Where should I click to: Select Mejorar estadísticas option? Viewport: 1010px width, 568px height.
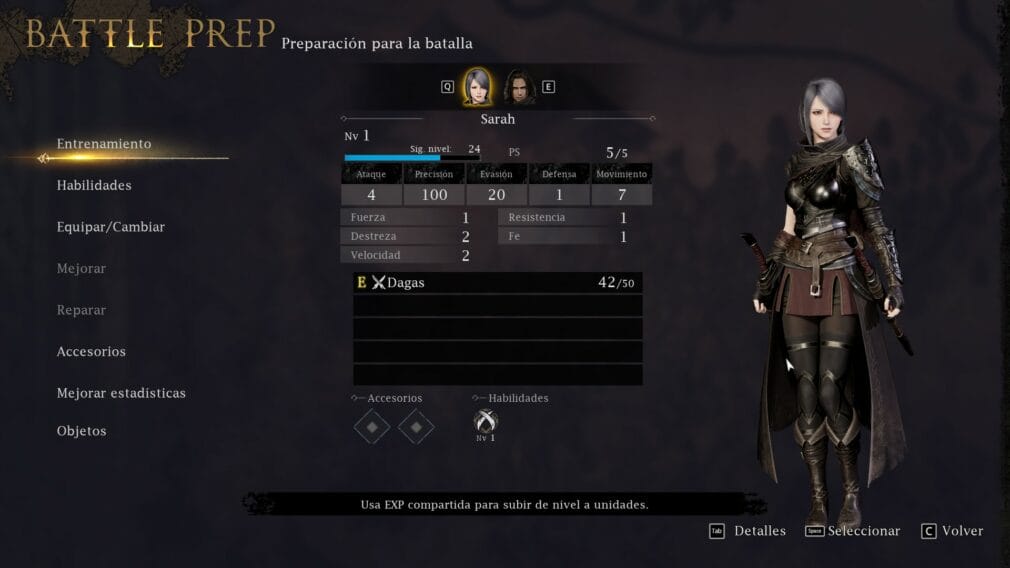click(x=121, y=393)
